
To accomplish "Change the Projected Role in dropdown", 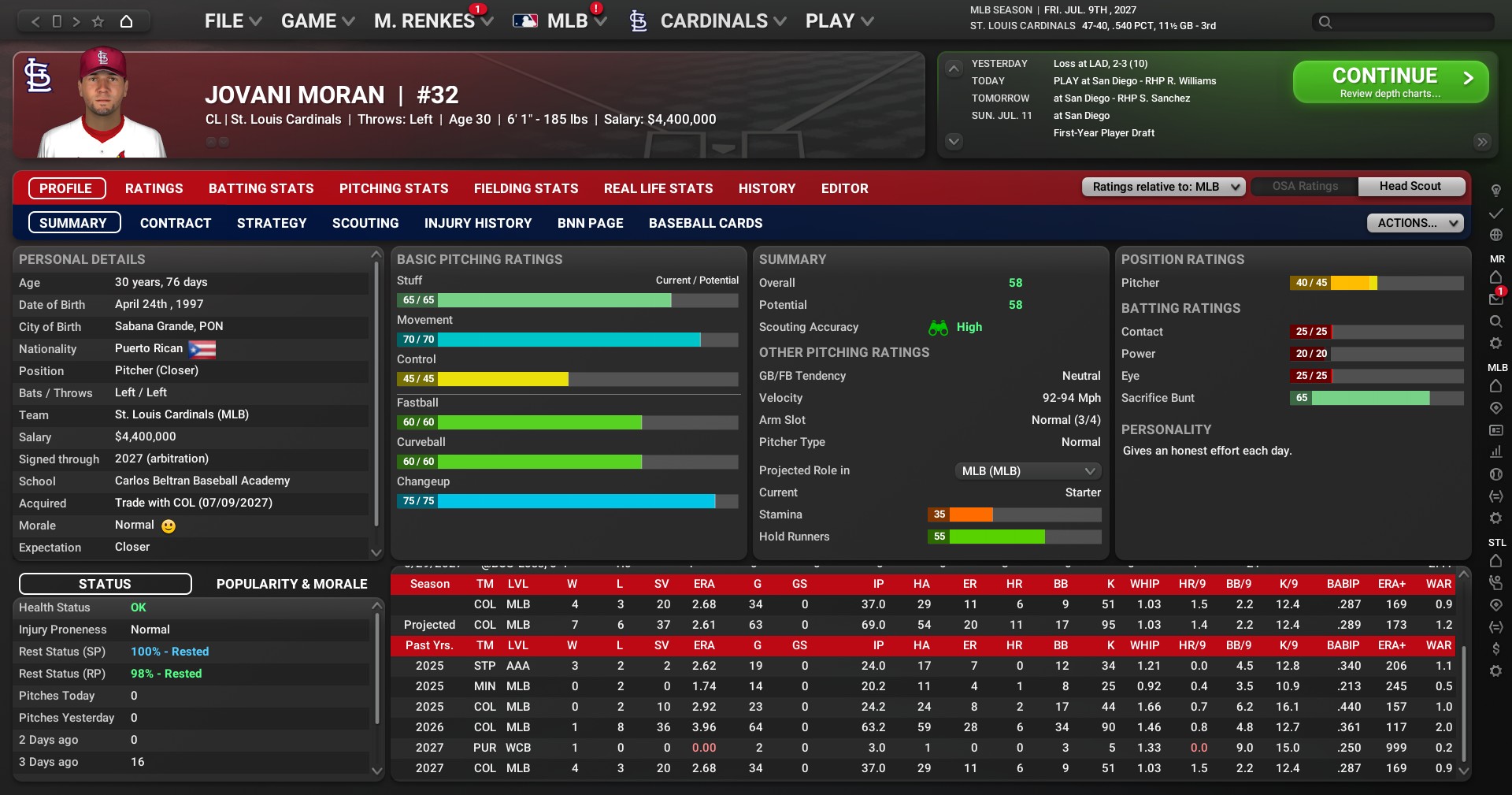I will [x=1027, y=471].
